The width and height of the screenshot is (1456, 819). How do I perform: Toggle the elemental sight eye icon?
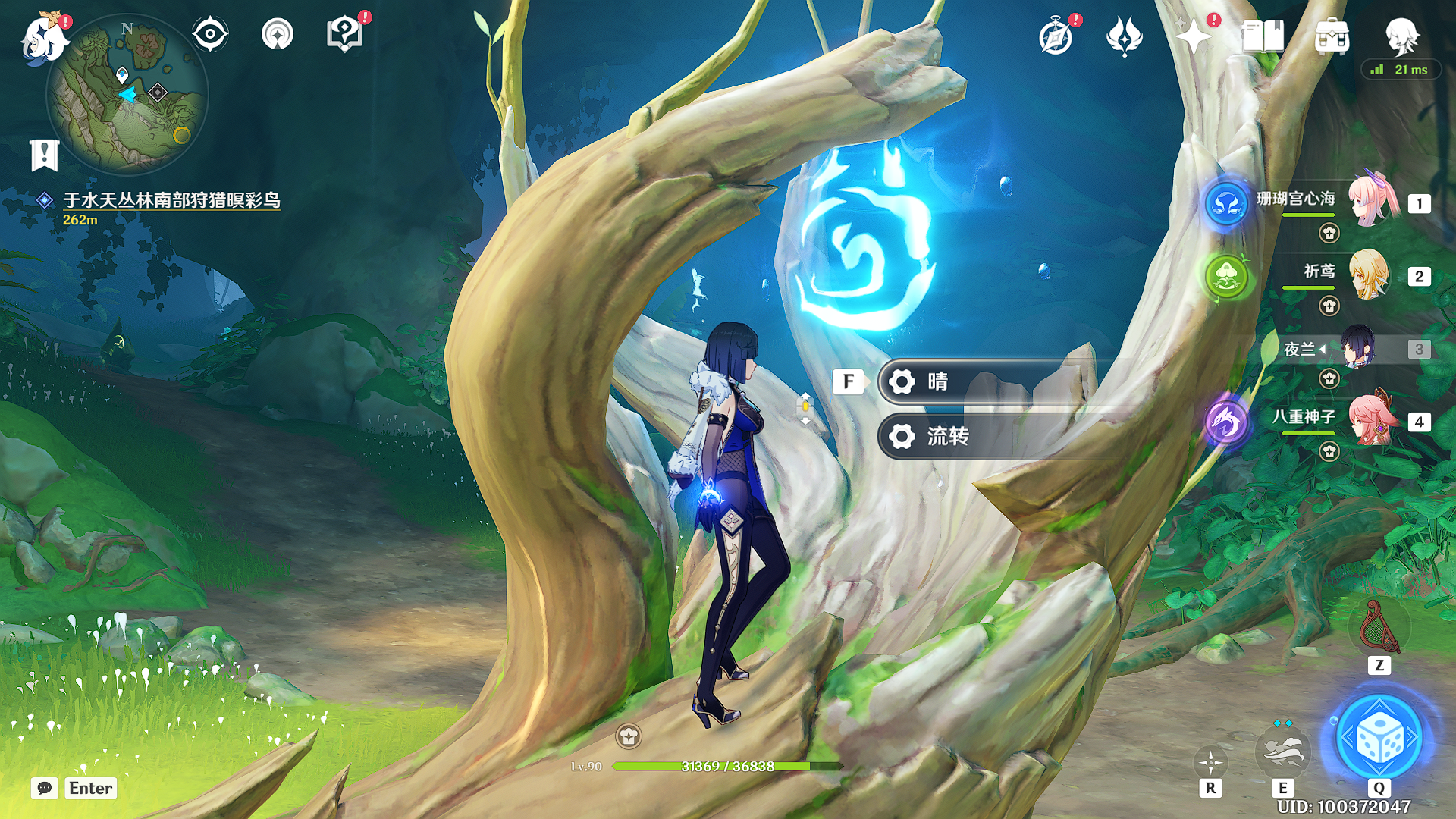(x=210, y=34)
